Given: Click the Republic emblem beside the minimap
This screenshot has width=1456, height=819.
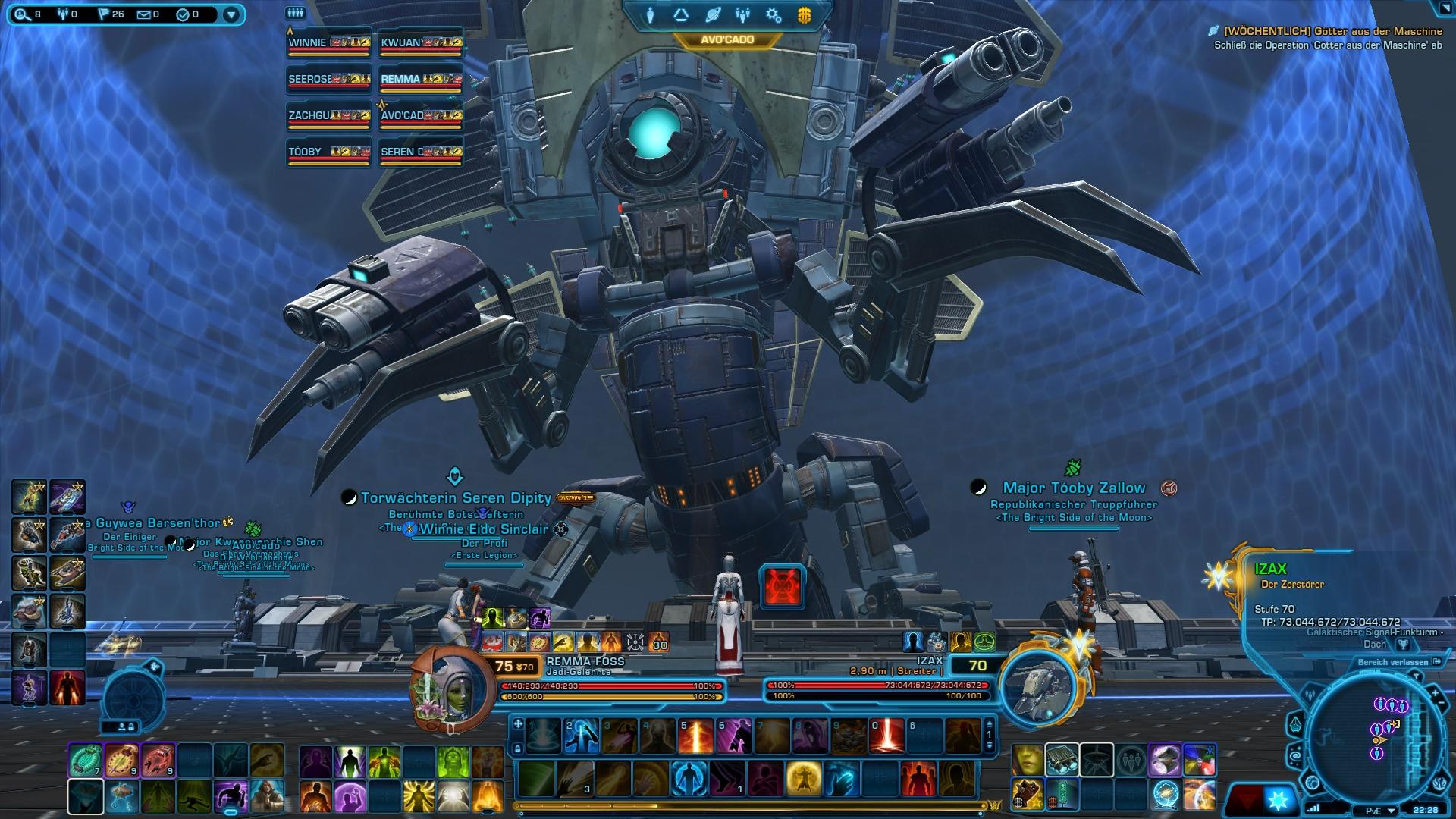Looking at the screenshot, I should (x=1441, y=784).
